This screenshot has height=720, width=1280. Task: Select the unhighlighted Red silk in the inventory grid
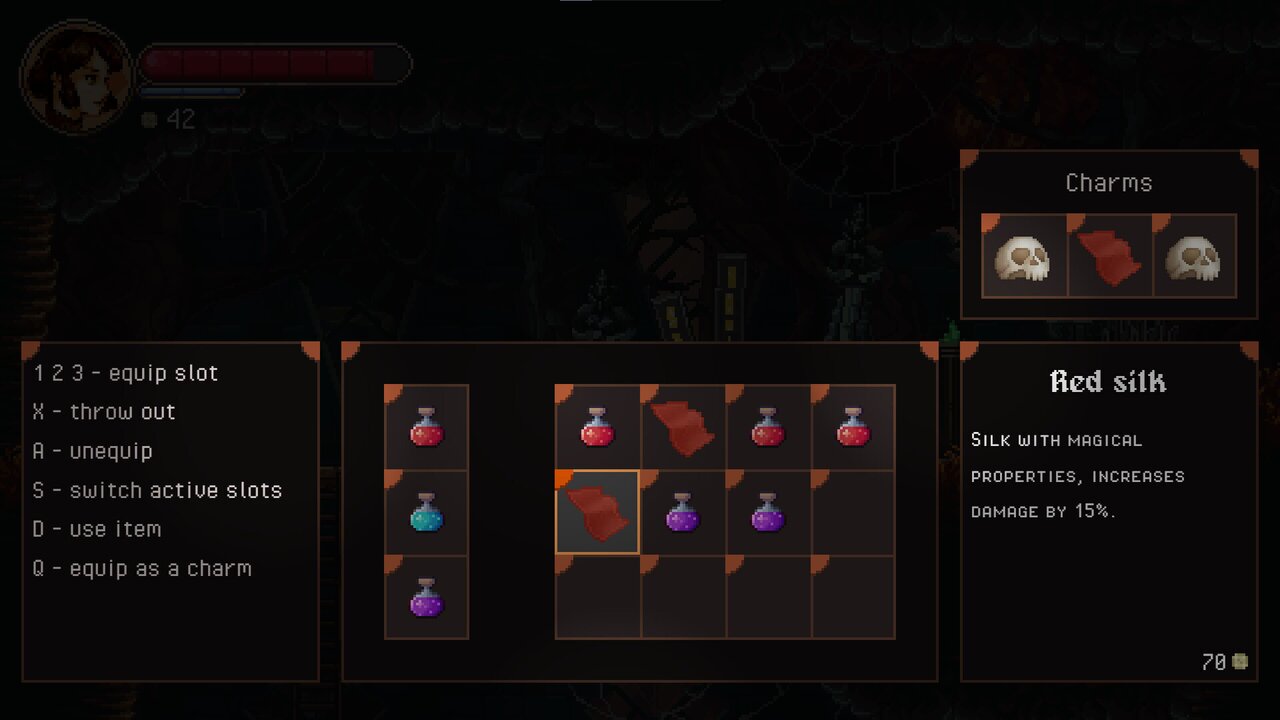[x=682, y=428]
